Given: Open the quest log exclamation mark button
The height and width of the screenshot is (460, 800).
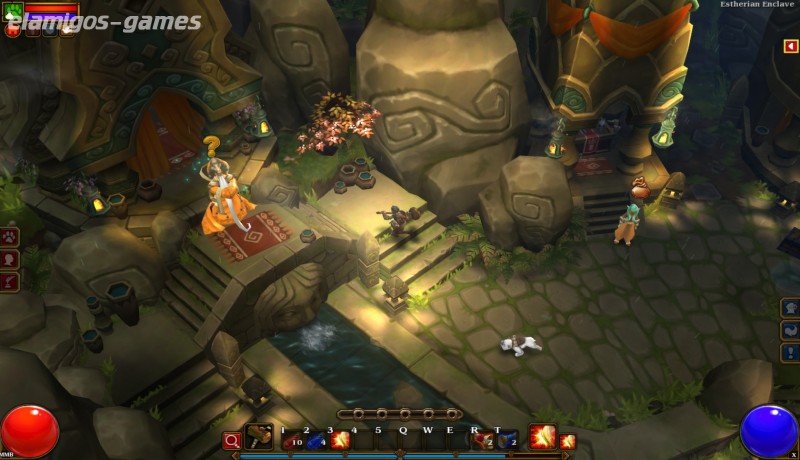Looking at the screenshot, I should coord(790,353).
